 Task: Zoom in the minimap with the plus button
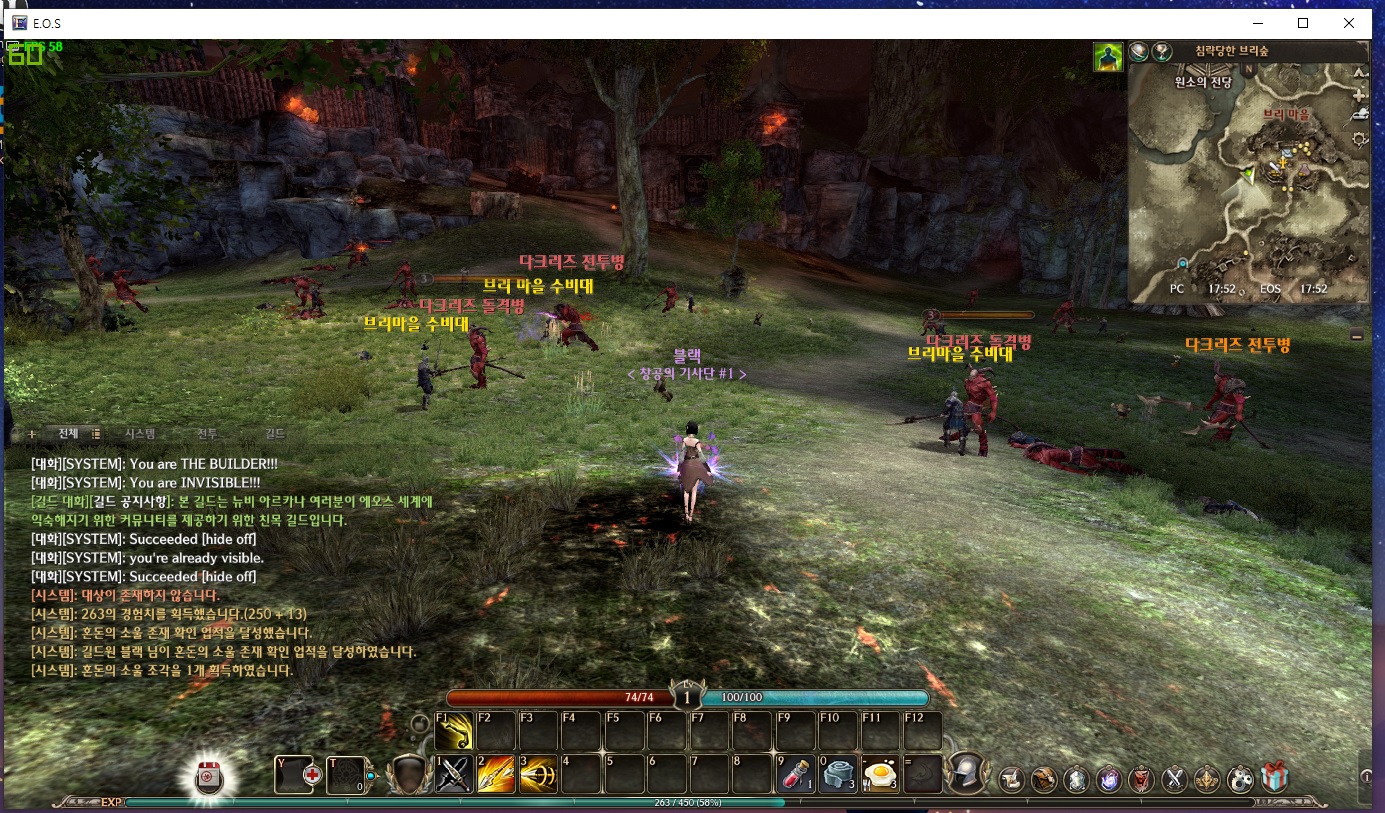pos(1359,95)
